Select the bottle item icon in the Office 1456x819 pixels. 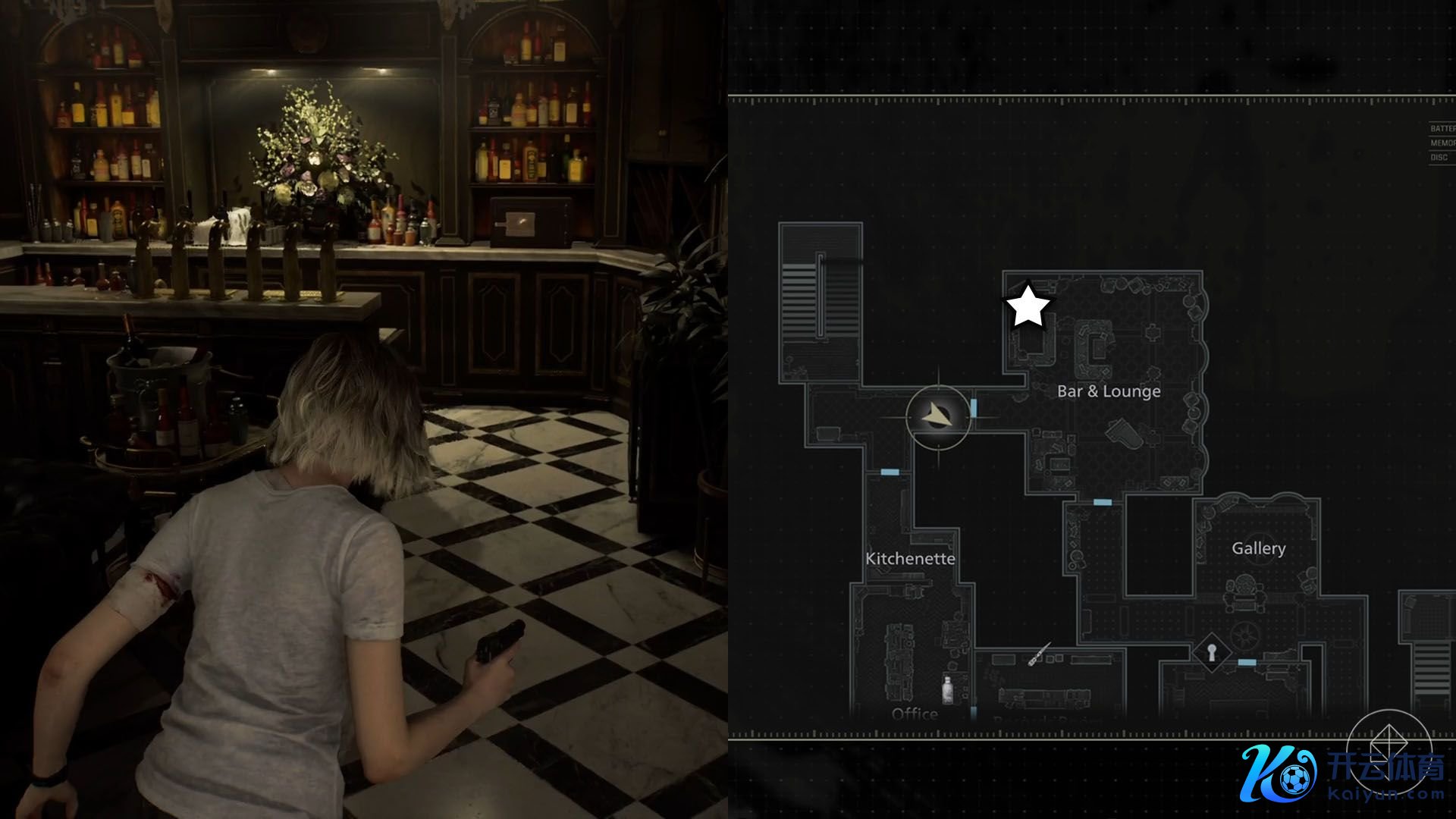coord(947,689)
